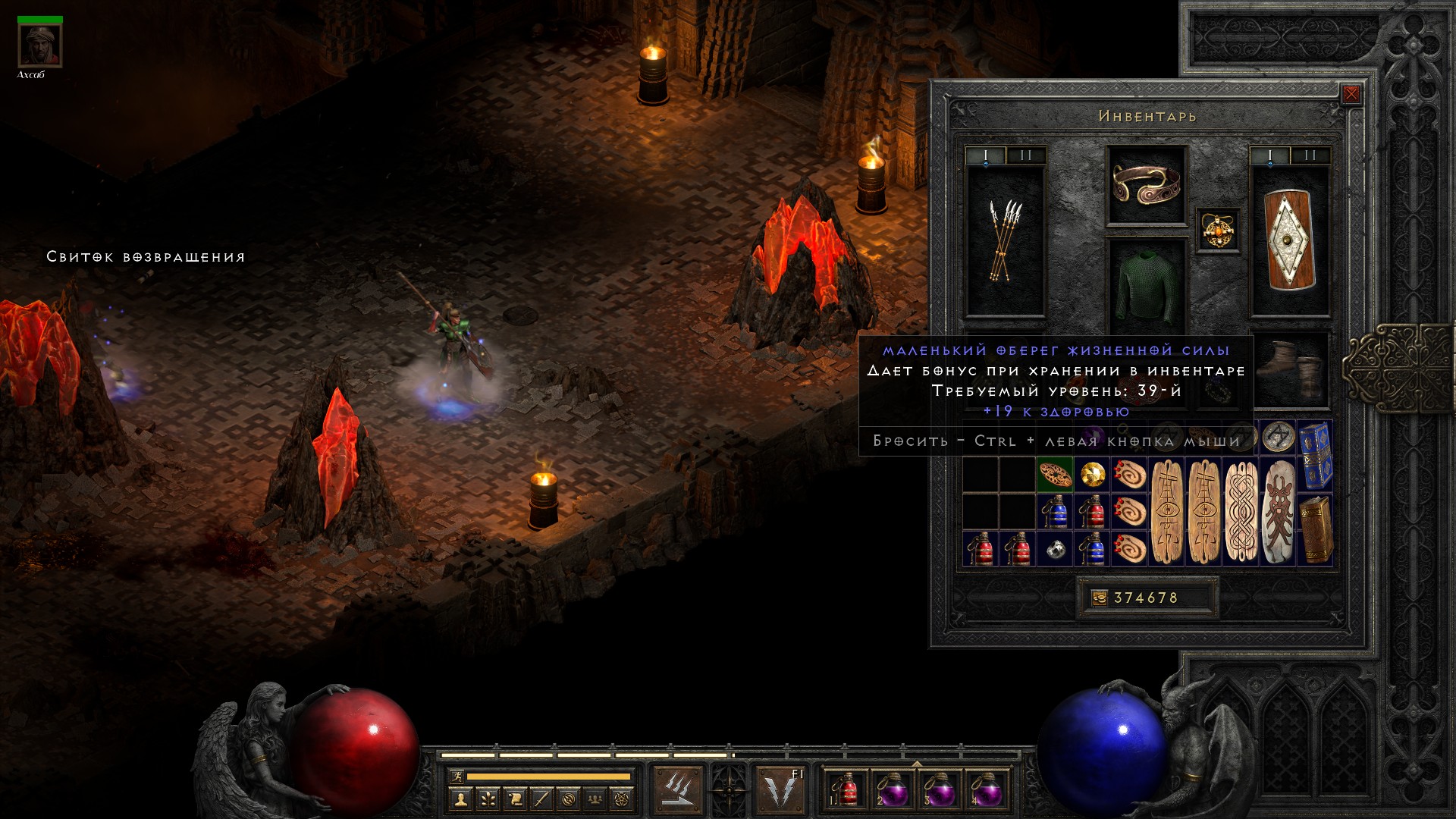Select the equipped javelins in the weapon slot
Screen dimensions: 1456x819
[1005, 240]
